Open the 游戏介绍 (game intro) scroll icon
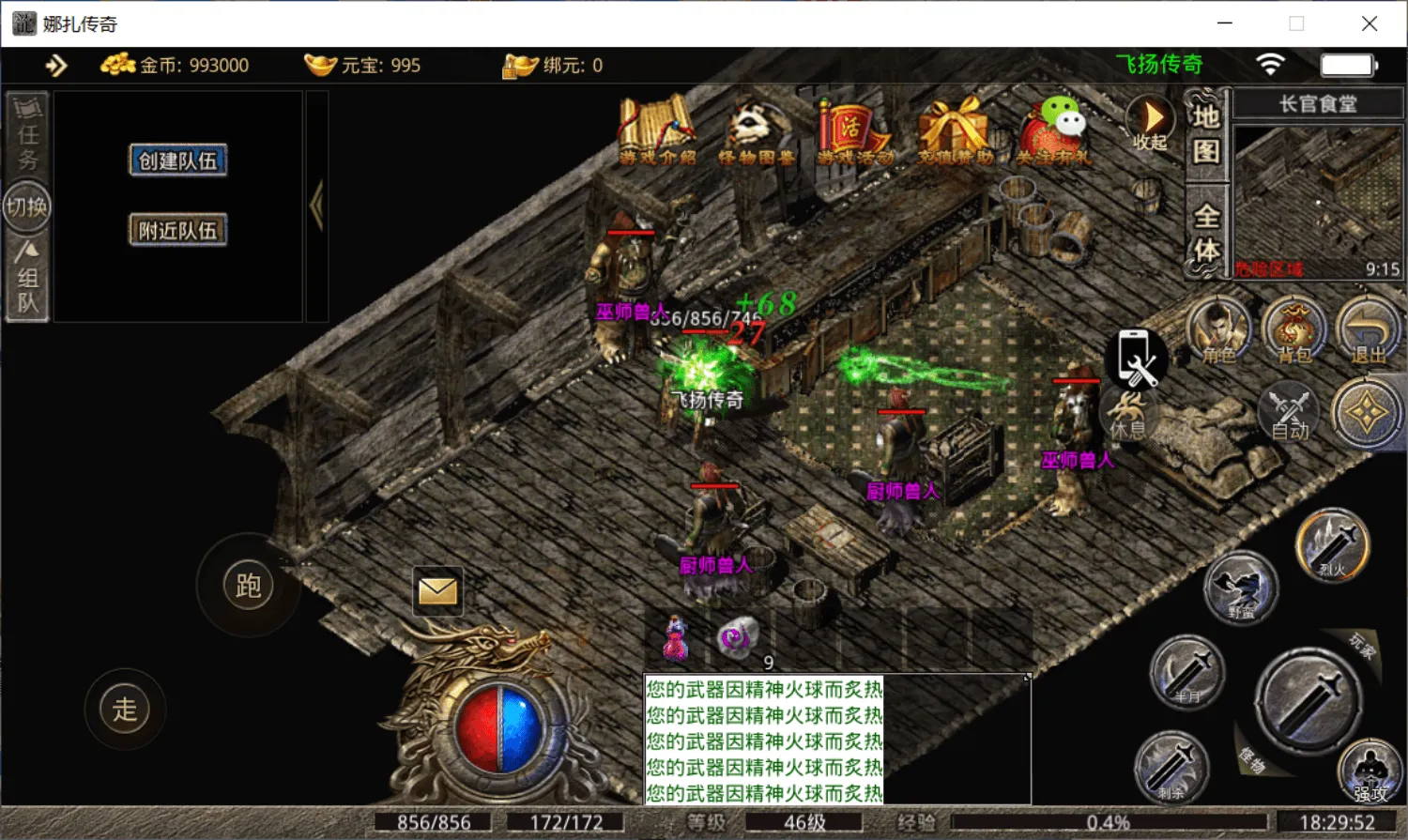Image resolution: width=1408 pixels, height=840 pixels. point(656,131)
